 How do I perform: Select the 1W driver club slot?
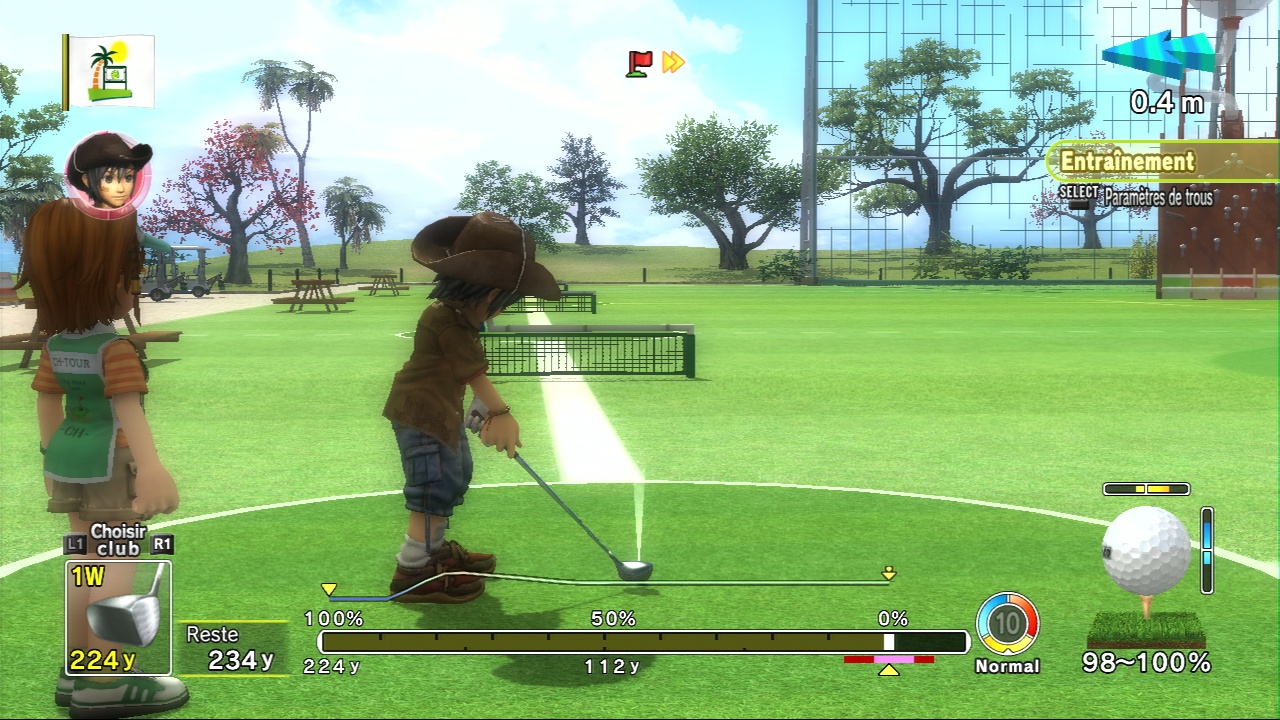118,617
